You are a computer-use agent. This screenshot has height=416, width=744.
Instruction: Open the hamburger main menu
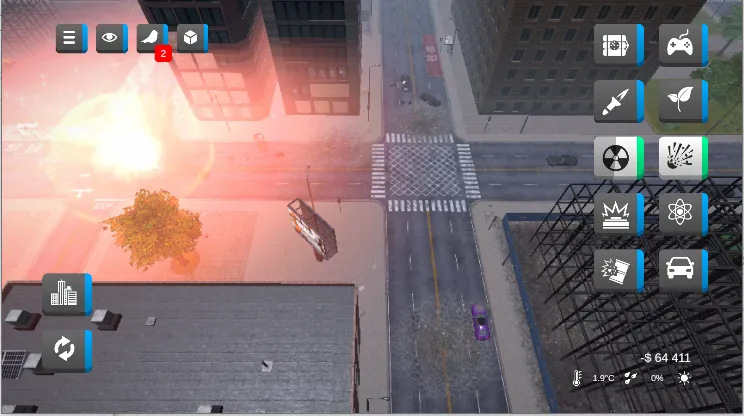(x=70, y=39)
